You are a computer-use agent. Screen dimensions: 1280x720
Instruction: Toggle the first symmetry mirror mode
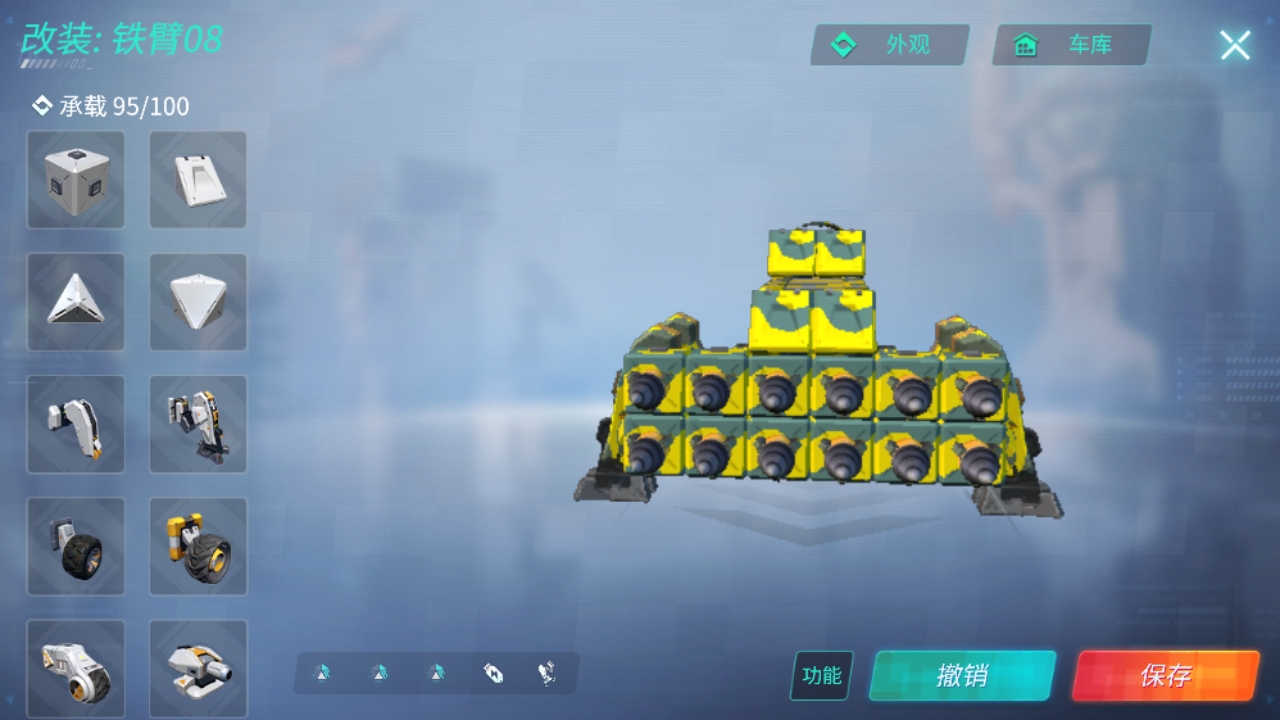tap(322, 673)
